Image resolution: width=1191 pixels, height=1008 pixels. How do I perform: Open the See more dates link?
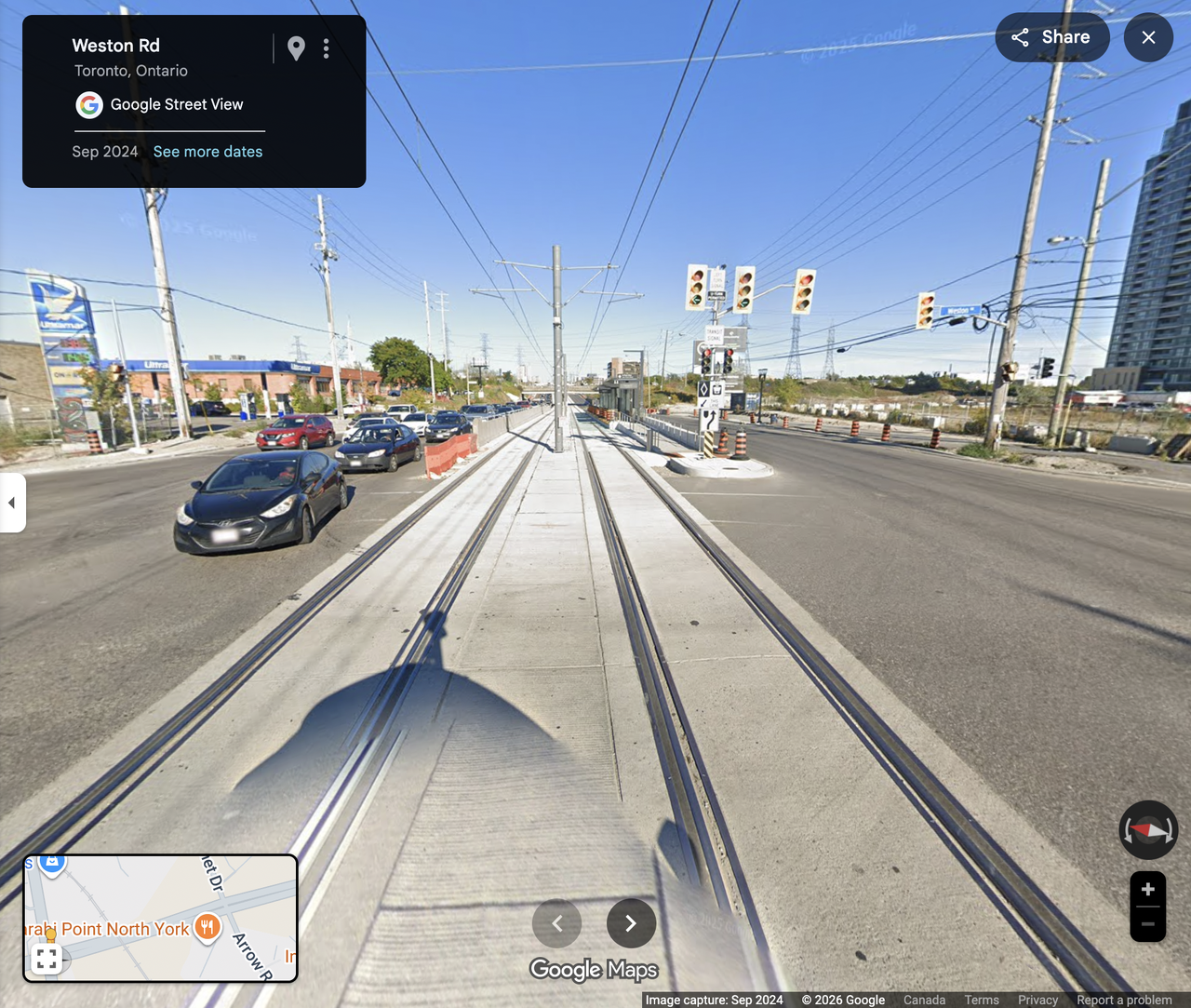[207, 152]
